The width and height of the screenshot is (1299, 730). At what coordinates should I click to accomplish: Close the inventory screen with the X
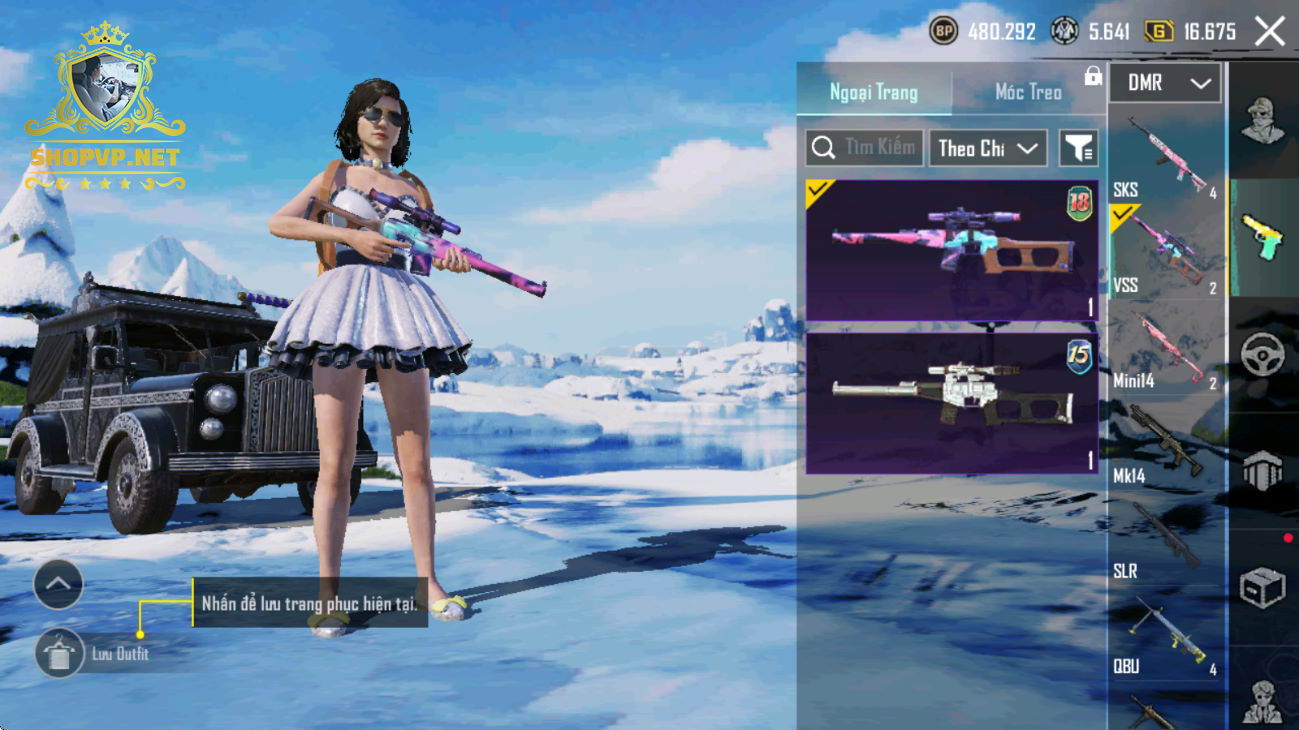tap(1269, 32)
